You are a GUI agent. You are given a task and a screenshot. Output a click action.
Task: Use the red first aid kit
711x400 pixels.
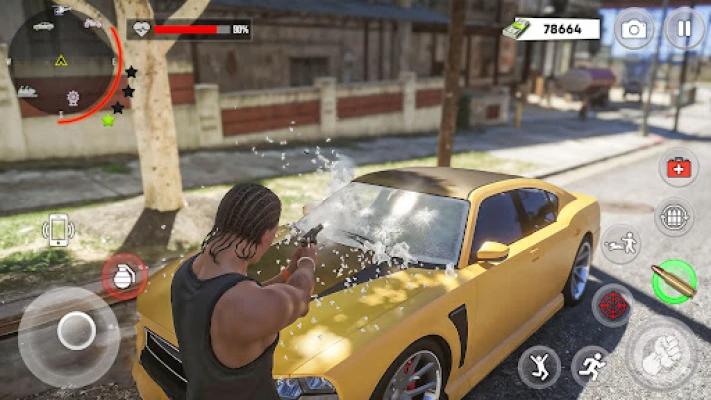(680, 168)
